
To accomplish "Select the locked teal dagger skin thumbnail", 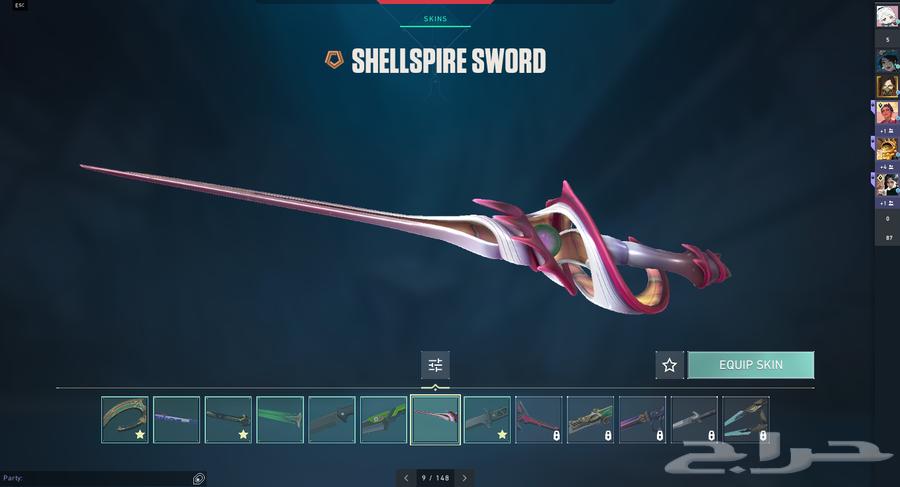I will point(746,419).
